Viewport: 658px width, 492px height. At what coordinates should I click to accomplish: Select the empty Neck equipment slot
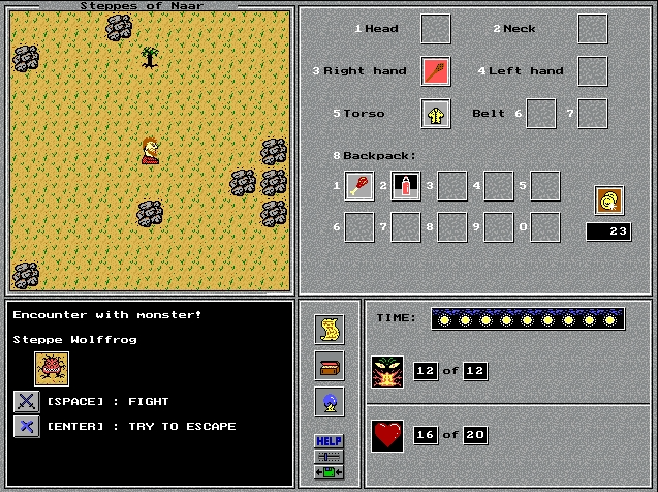click(592, 29)
